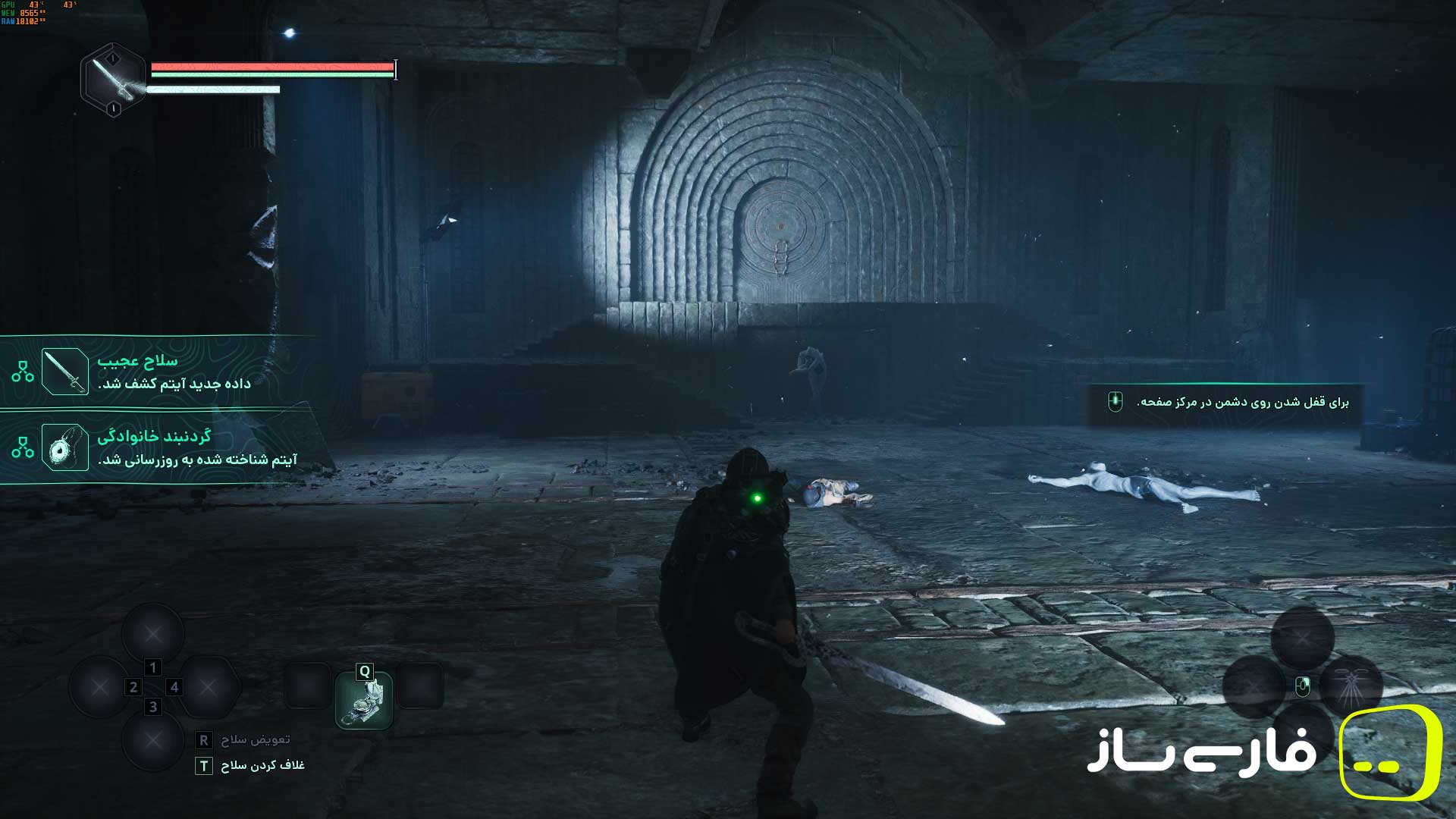
Task: Click the yellow Farsisaz watermark logo
Action: (x=1389, y=752)
